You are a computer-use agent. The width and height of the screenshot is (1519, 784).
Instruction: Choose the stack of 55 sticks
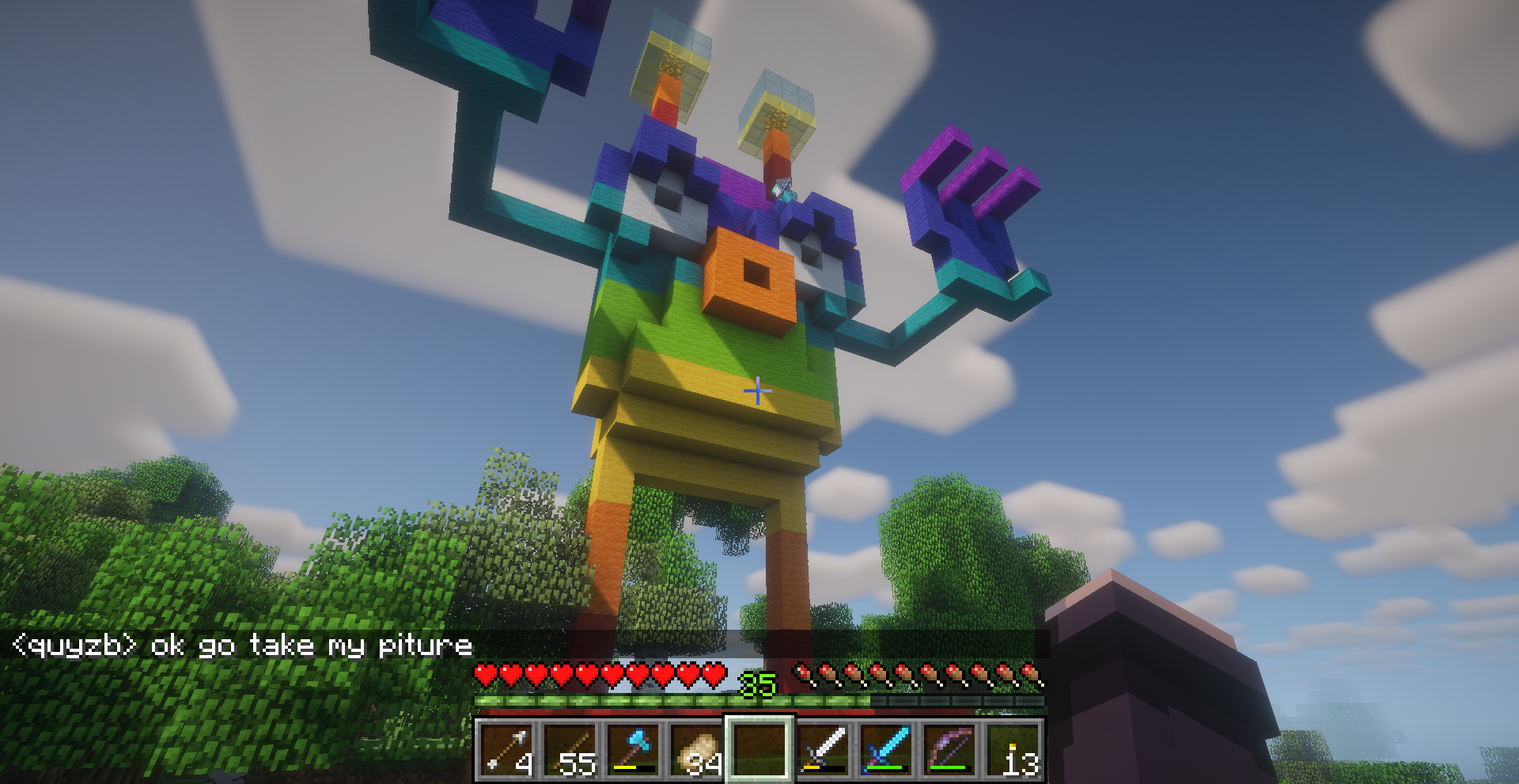570,749
